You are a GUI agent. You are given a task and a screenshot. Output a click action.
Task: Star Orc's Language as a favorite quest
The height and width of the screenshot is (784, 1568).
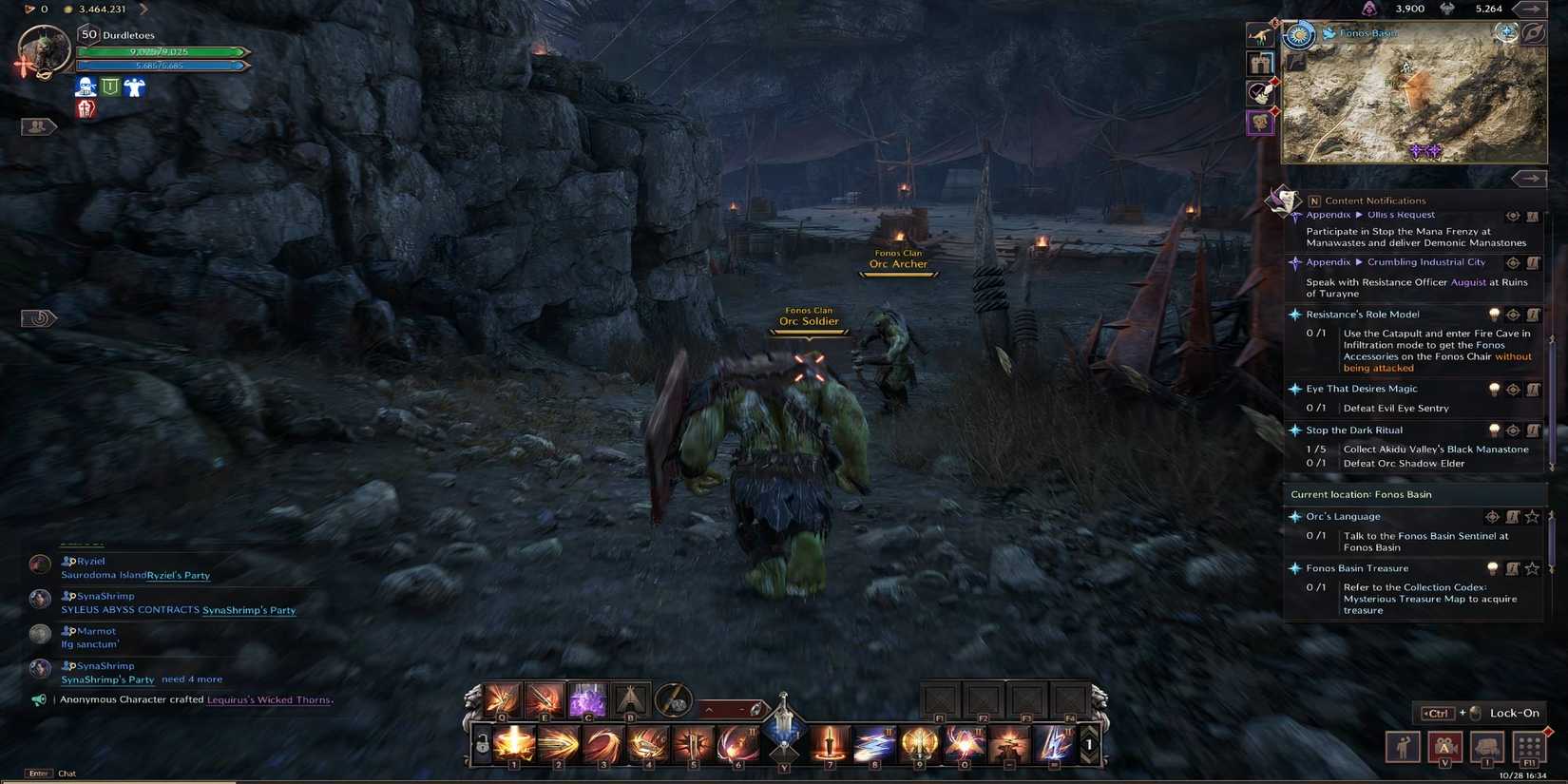coord(1533,516)
